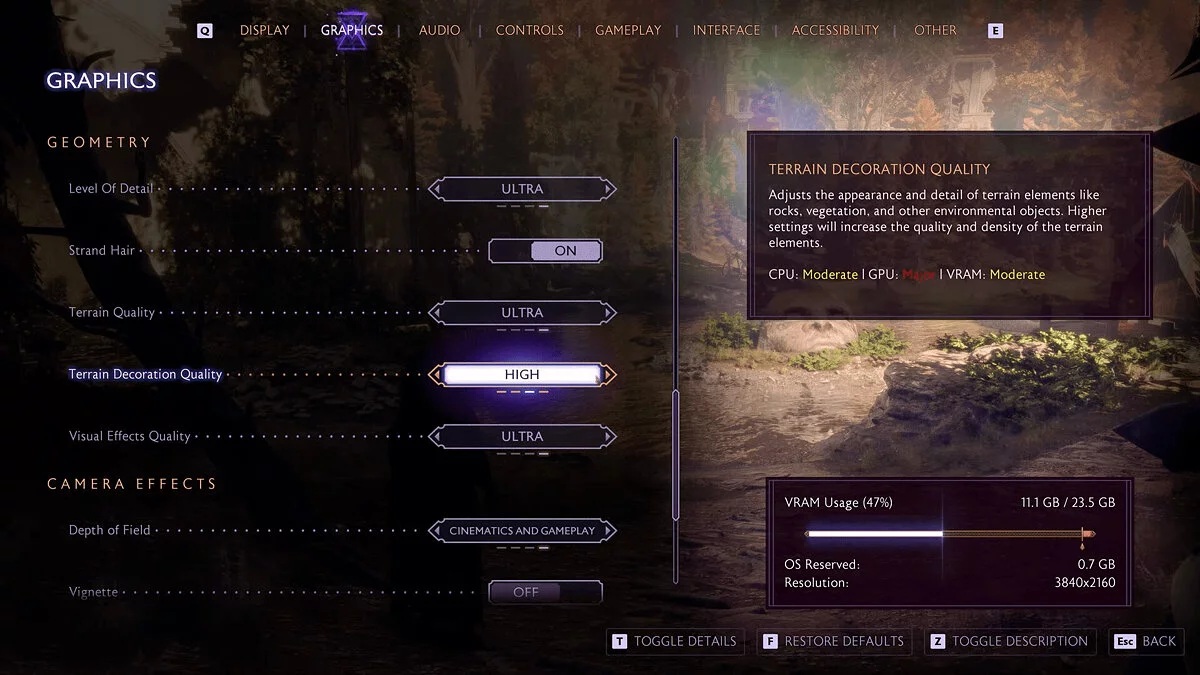
Task: Select the Terrain Decoration Quality row label
Action: tap(145, 375)
